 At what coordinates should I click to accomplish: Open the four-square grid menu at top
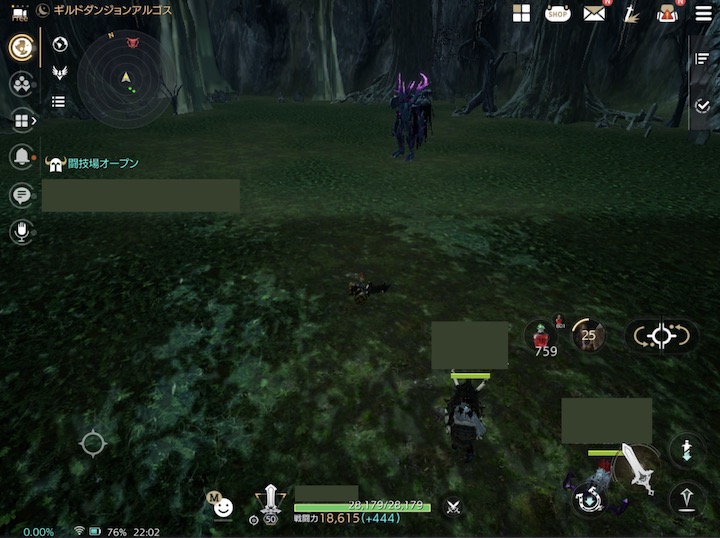pos(521,13)
